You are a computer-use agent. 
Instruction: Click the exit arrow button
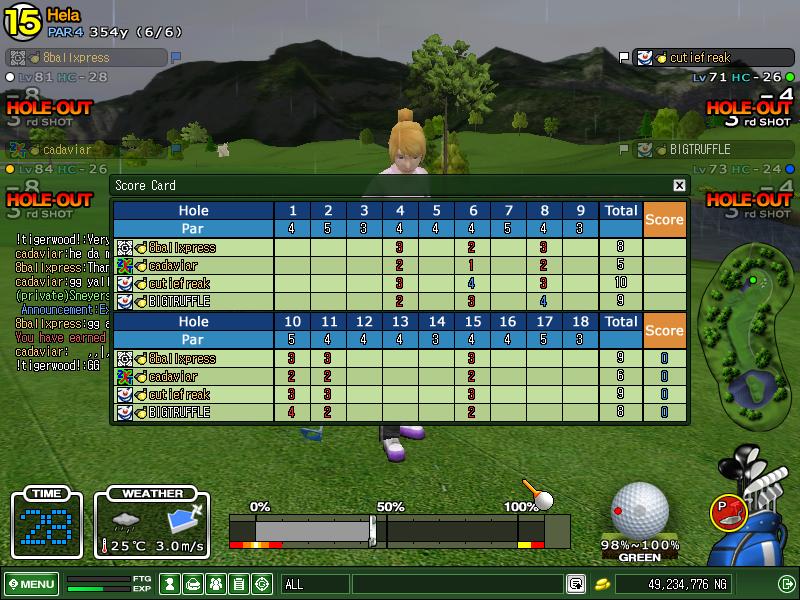click(x=786, y=584)
